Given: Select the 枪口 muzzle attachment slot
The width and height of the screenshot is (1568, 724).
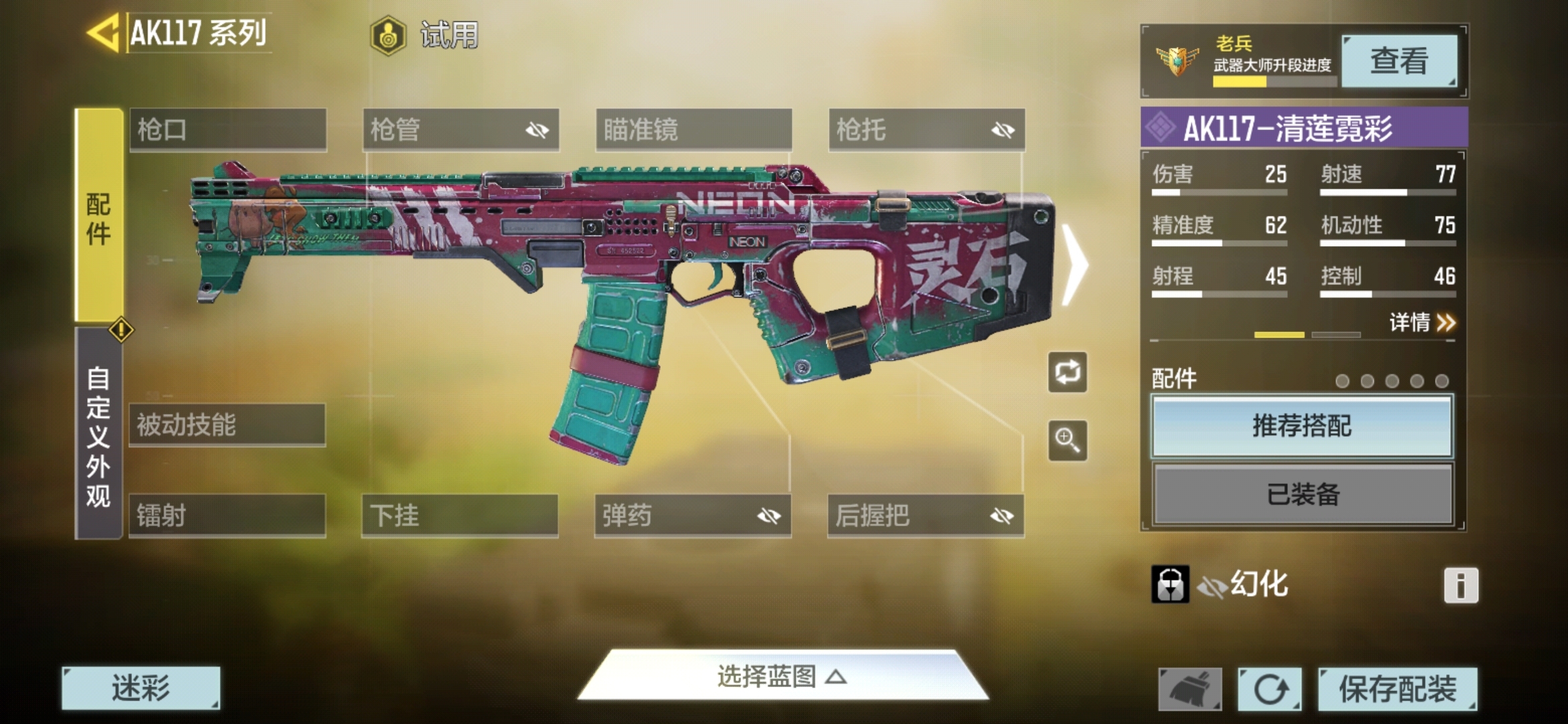Looking at the screenshot, I should [228, 129].
